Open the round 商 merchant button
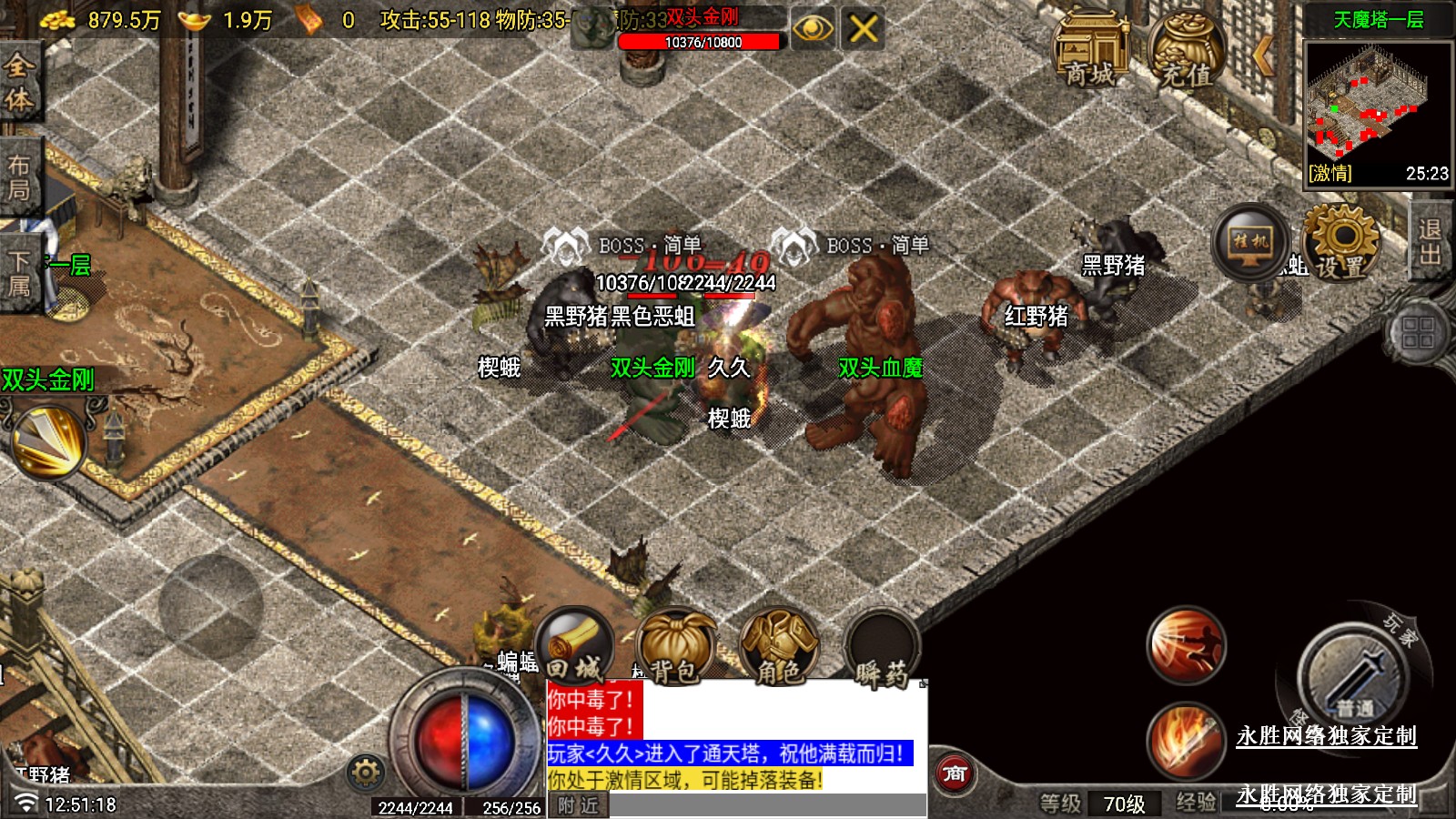This screenshot has height=819, width=1456. coord(954,774)
